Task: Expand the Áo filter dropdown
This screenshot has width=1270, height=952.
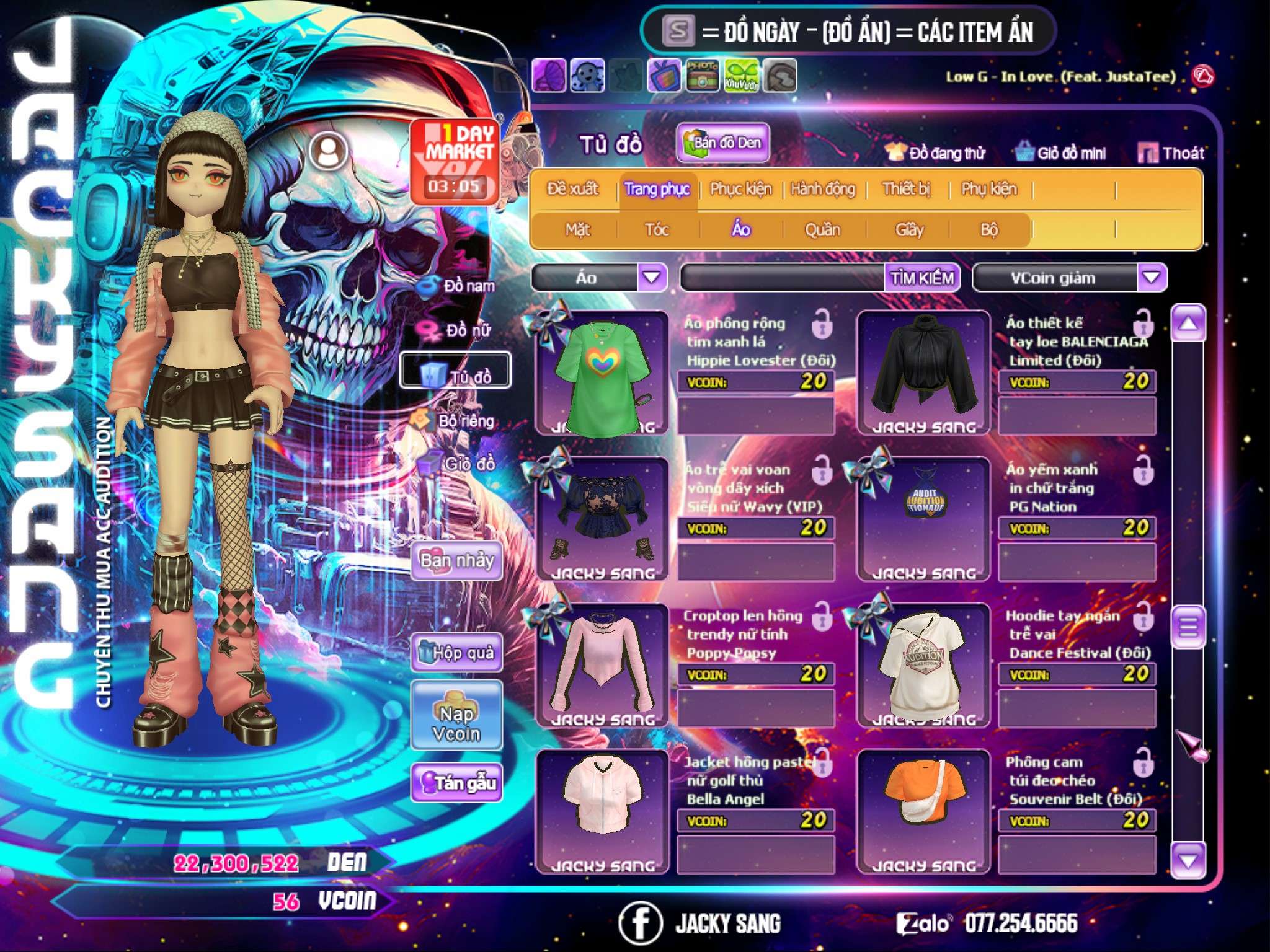Action: 652,278
